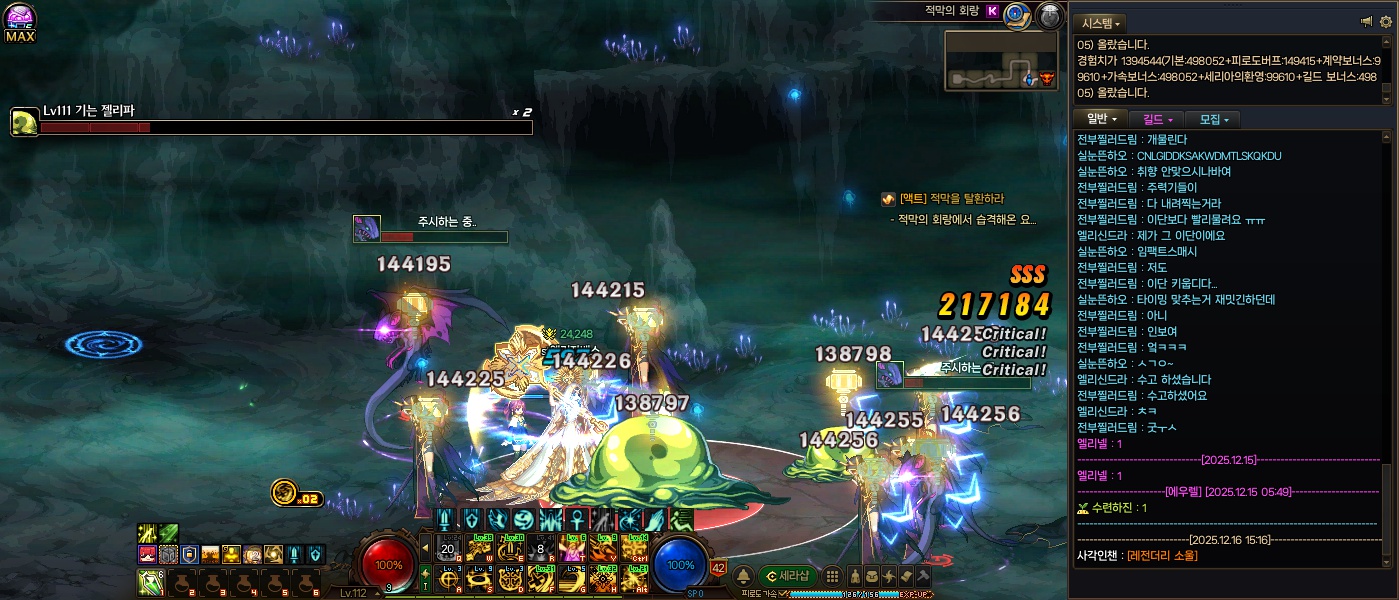Click the megaphone icon in chat panel
1399x600 pixels.
click(1367, 22)
